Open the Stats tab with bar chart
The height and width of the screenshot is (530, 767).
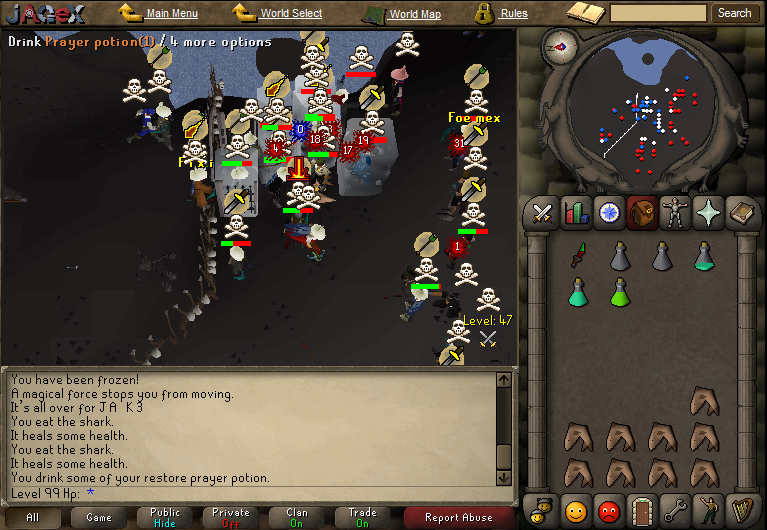[576, 212]
